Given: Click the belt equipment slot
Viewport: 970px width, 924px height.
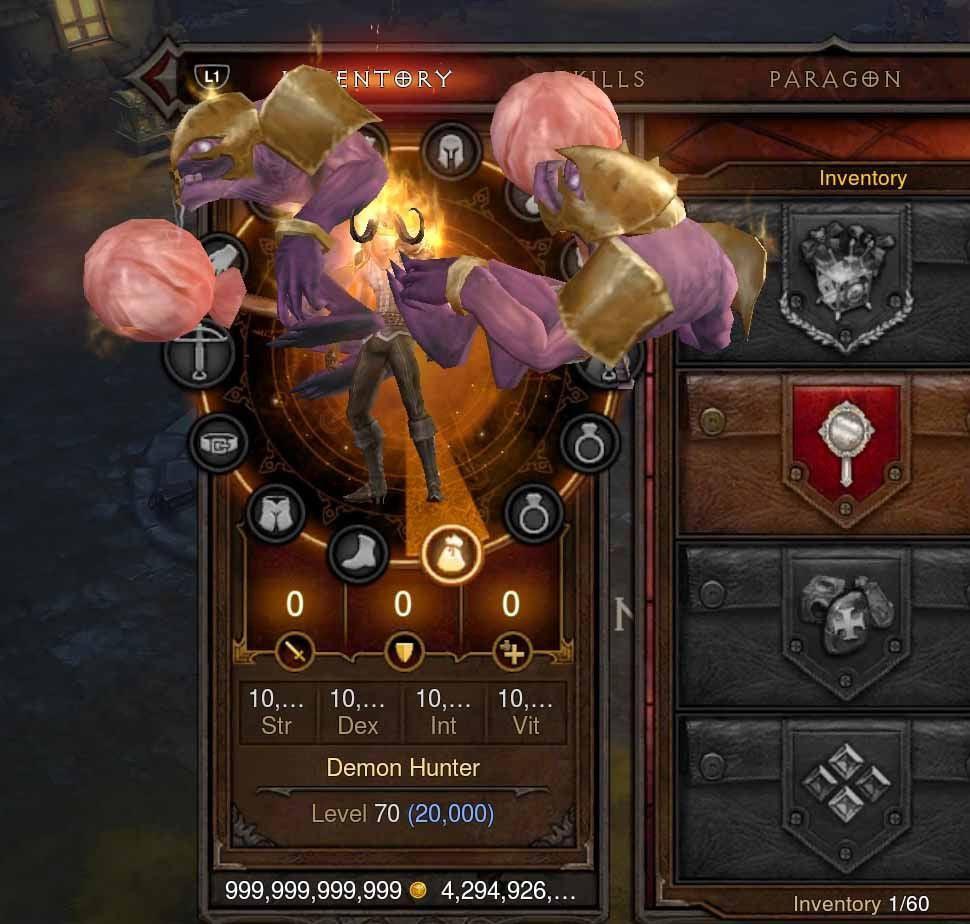Looking at the screenshot, I should tap(219, 443).
